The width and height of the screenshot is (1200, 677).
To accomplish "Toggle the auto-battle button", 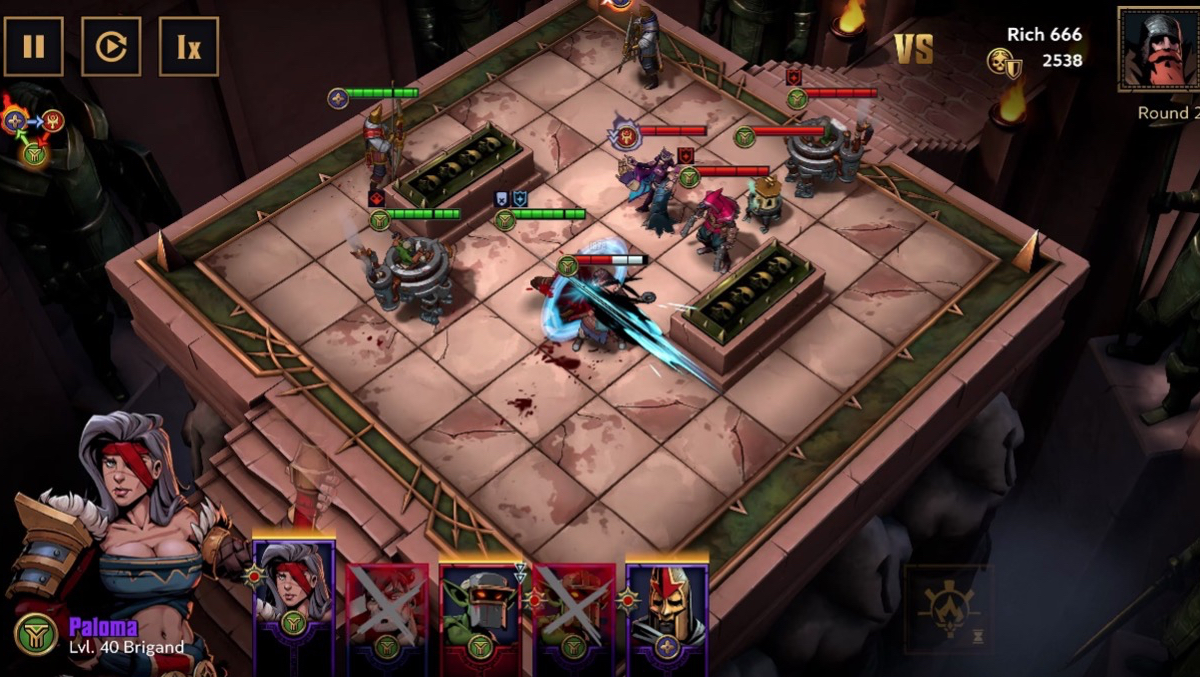I will 111,46.
